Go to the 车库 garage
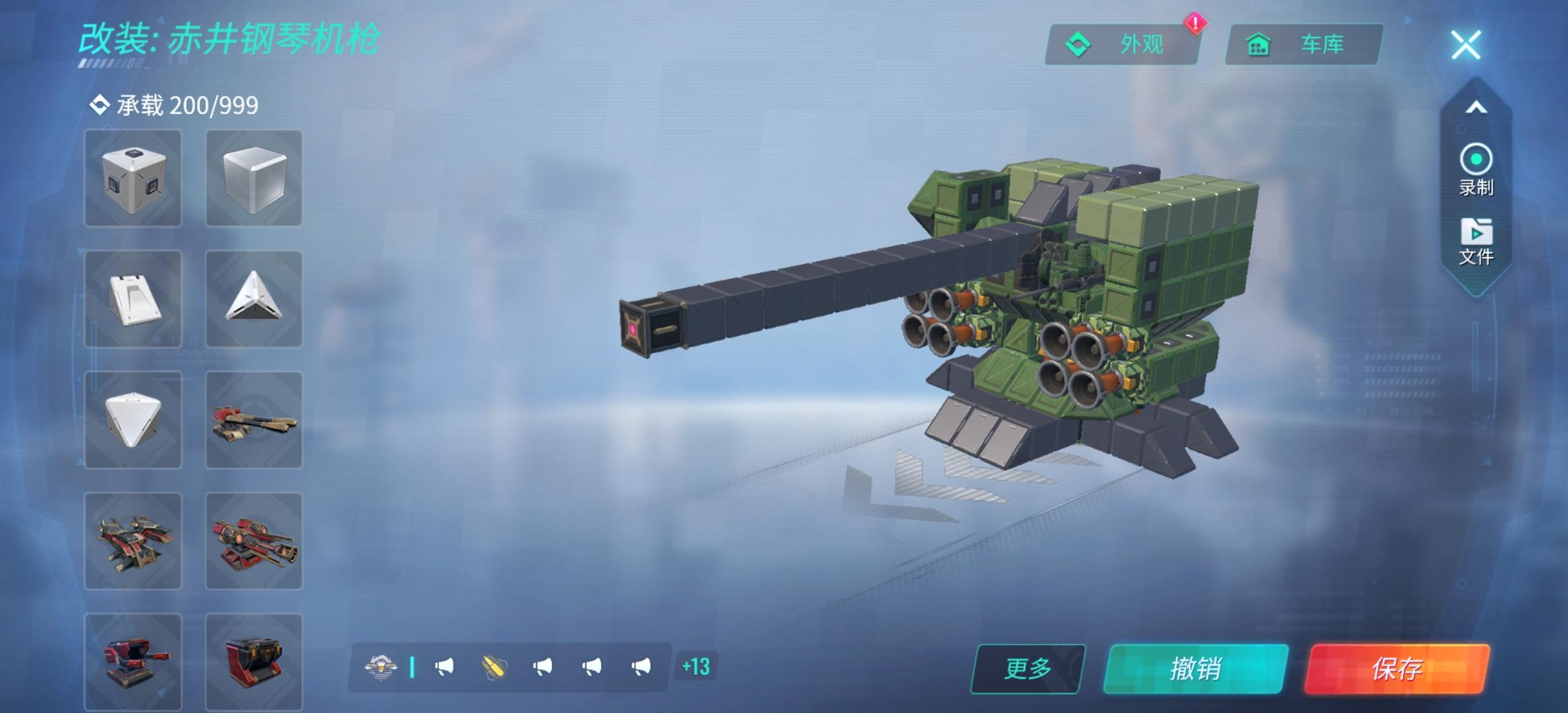The height and width of the screenshot is (713, 1568). [1303, 45]
